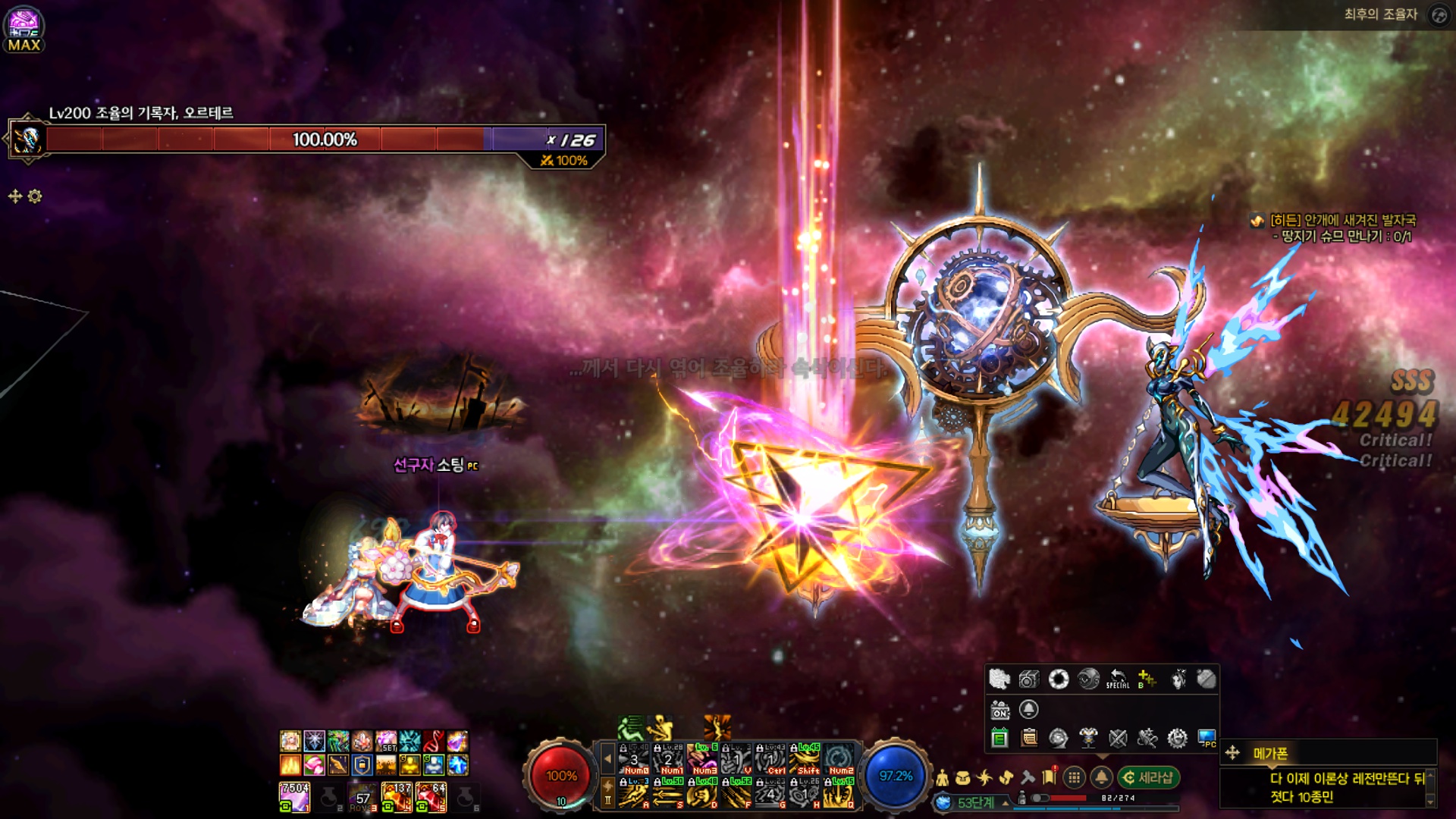This screenshot has height=819, width=1456.
Task: Open the green E calendar event icon
Action: tap(999, 737)
